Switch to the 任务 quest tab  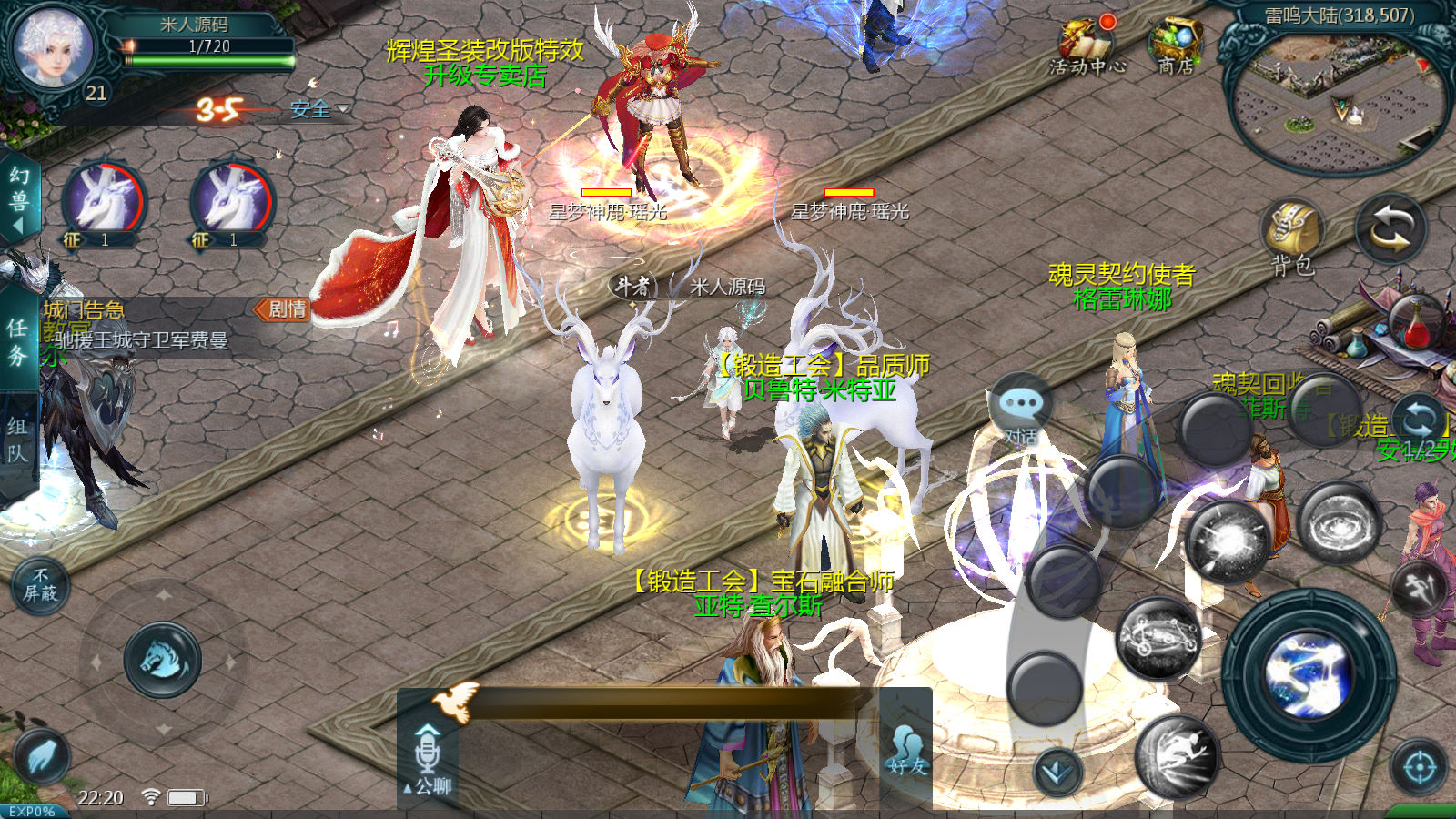click(17, 340)
